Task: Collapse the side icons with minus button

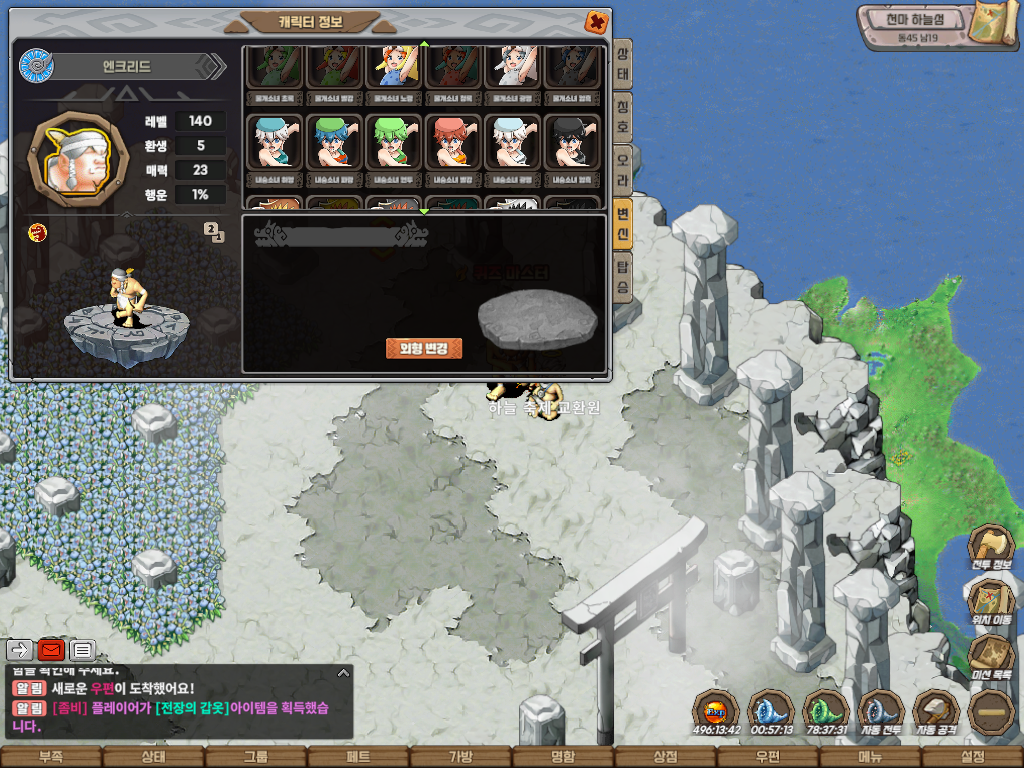Action: pyautogui.click(x=992, y=712)
